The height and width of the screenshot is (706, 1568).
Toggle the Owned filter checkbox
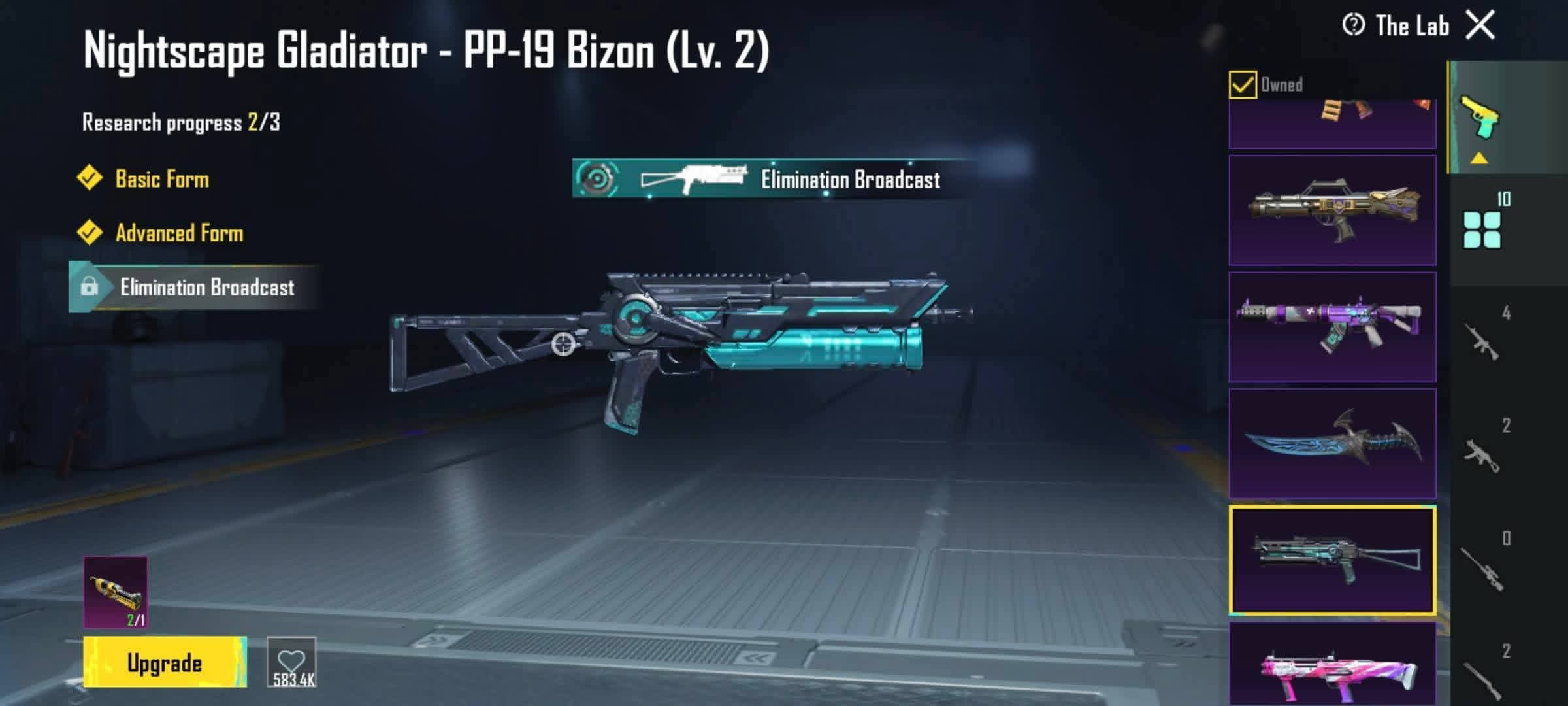pyautogui.click(x=1242, y=85)
